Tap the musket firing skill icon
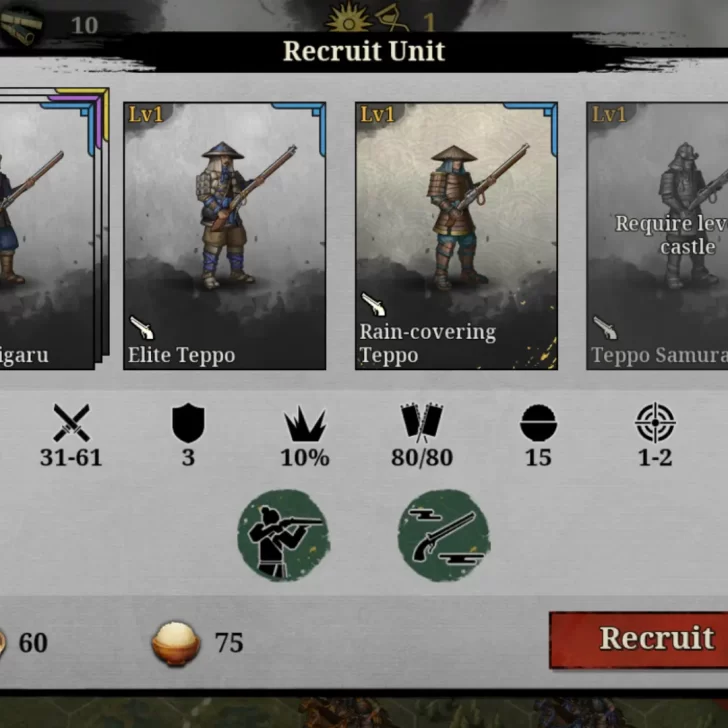This screenshot has width=728, height=728. point(443,535)
